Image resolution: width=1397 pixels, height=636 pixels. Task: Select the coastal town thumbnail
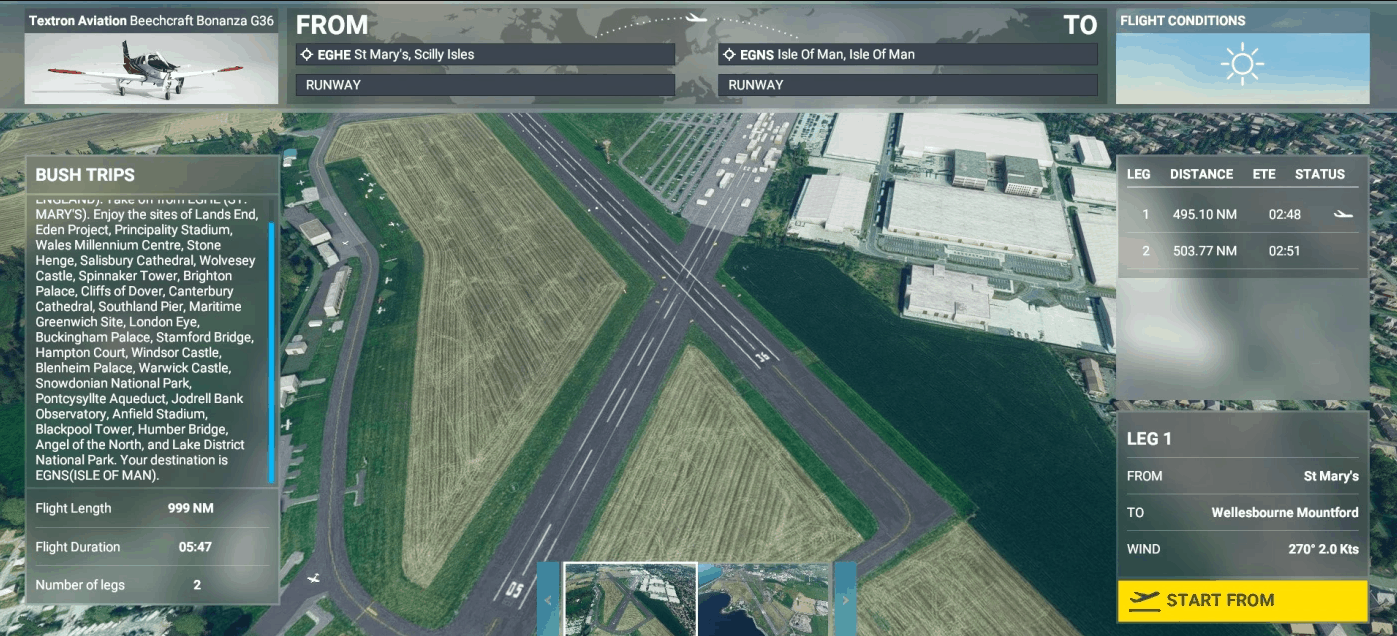point(764,599)
